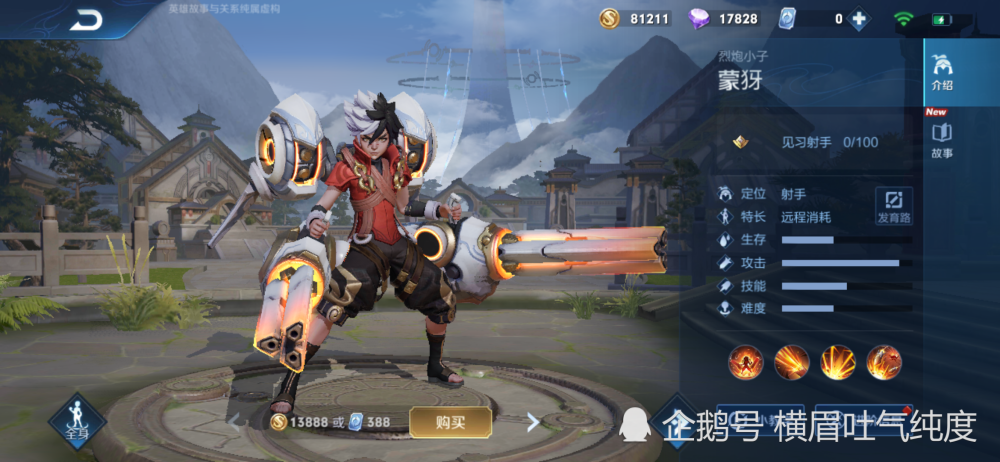Tap the 见习射手 proficiency badge

[742, 142]
